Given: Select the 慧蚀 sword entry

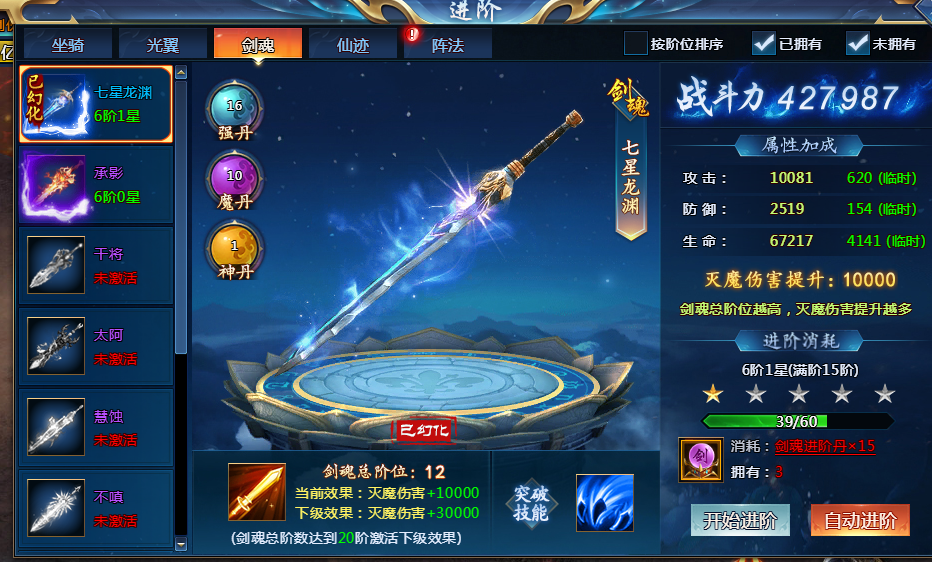Looking at the screenshot, I should click(95, 427).
